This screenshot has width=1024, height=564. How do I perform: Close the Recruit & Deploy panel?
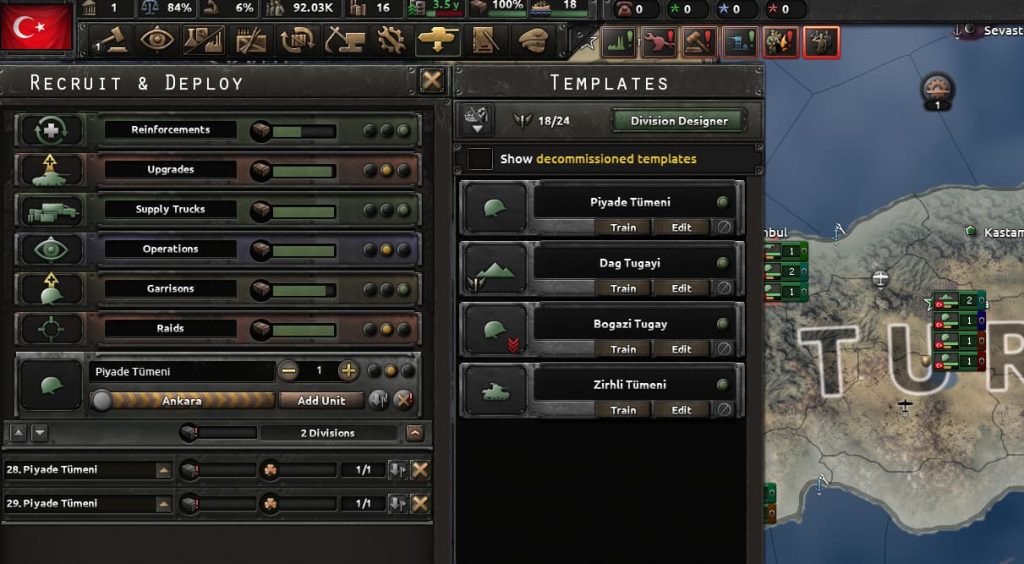[x=432, y=81]
